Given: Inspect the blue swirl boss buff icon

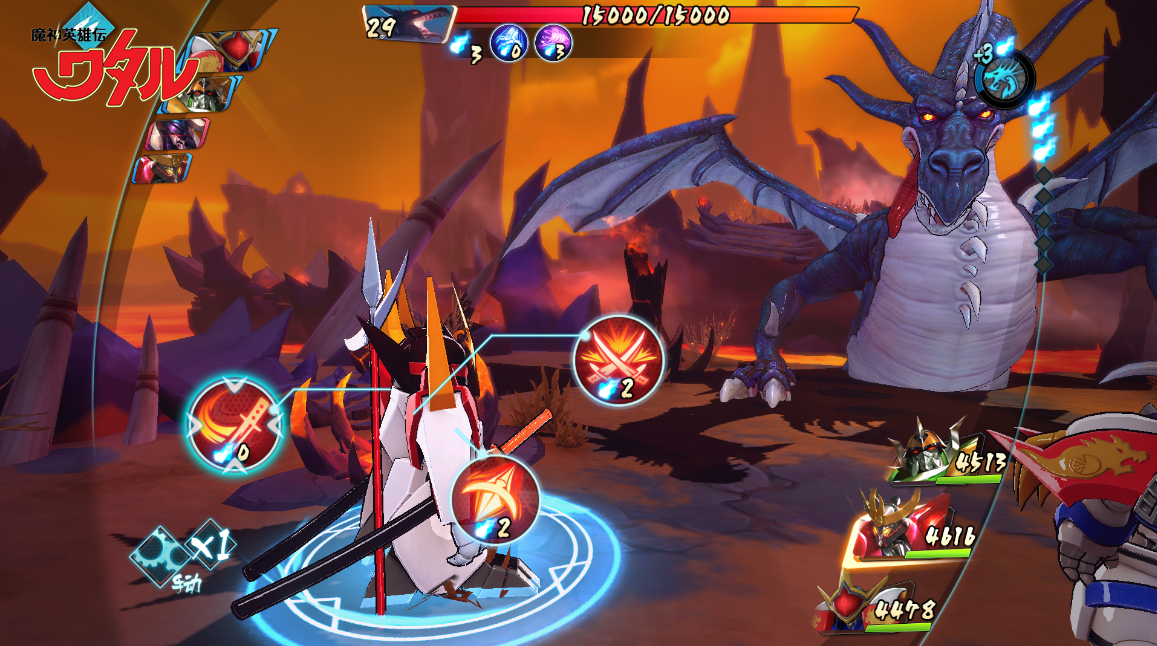Looking at the screenshot, I should pyautogui.click(x=509, y=45).
